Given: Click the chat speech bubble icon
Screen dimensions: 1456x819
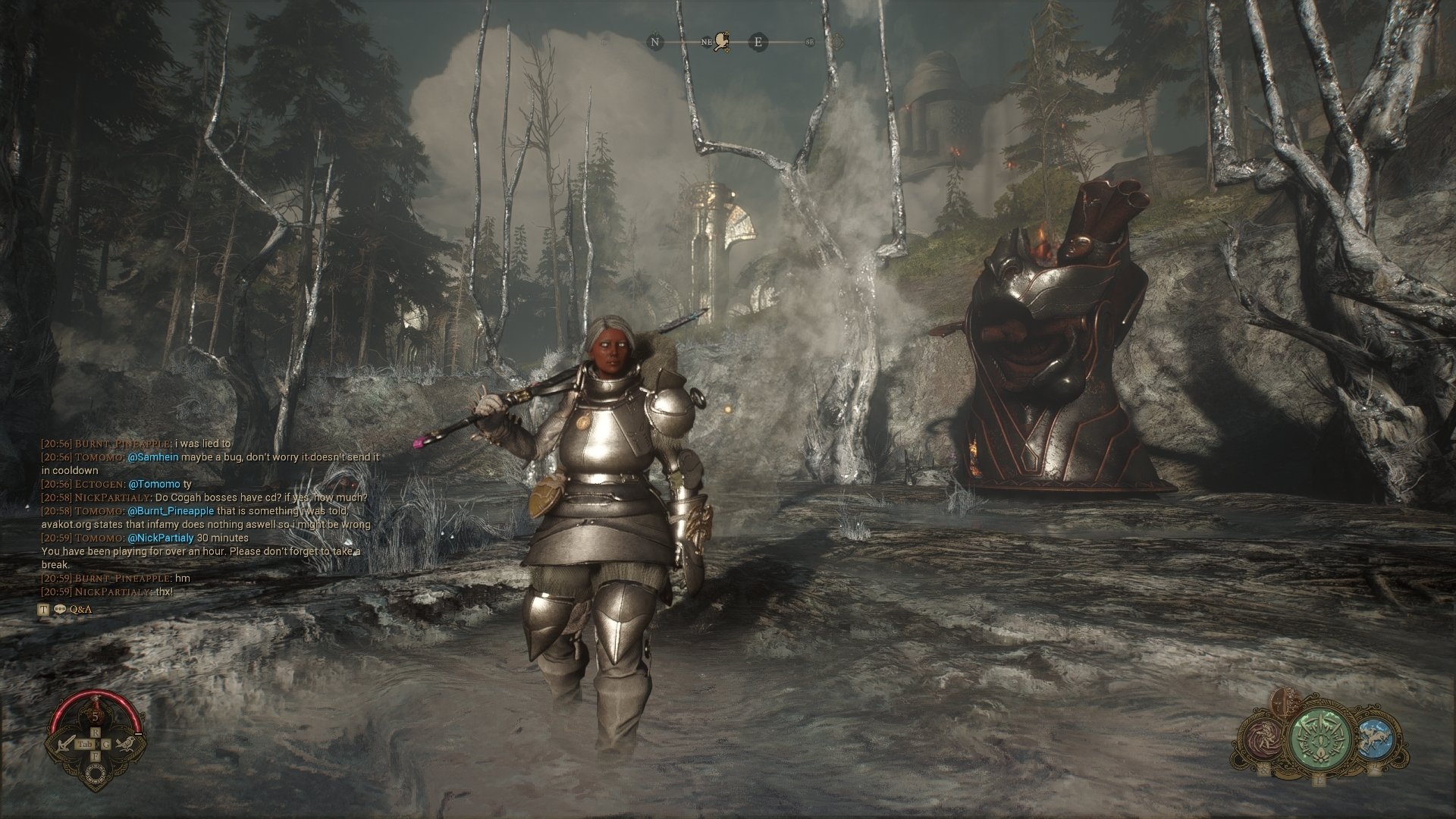Looking at the screenshot, I should click(x=59, y=609).
